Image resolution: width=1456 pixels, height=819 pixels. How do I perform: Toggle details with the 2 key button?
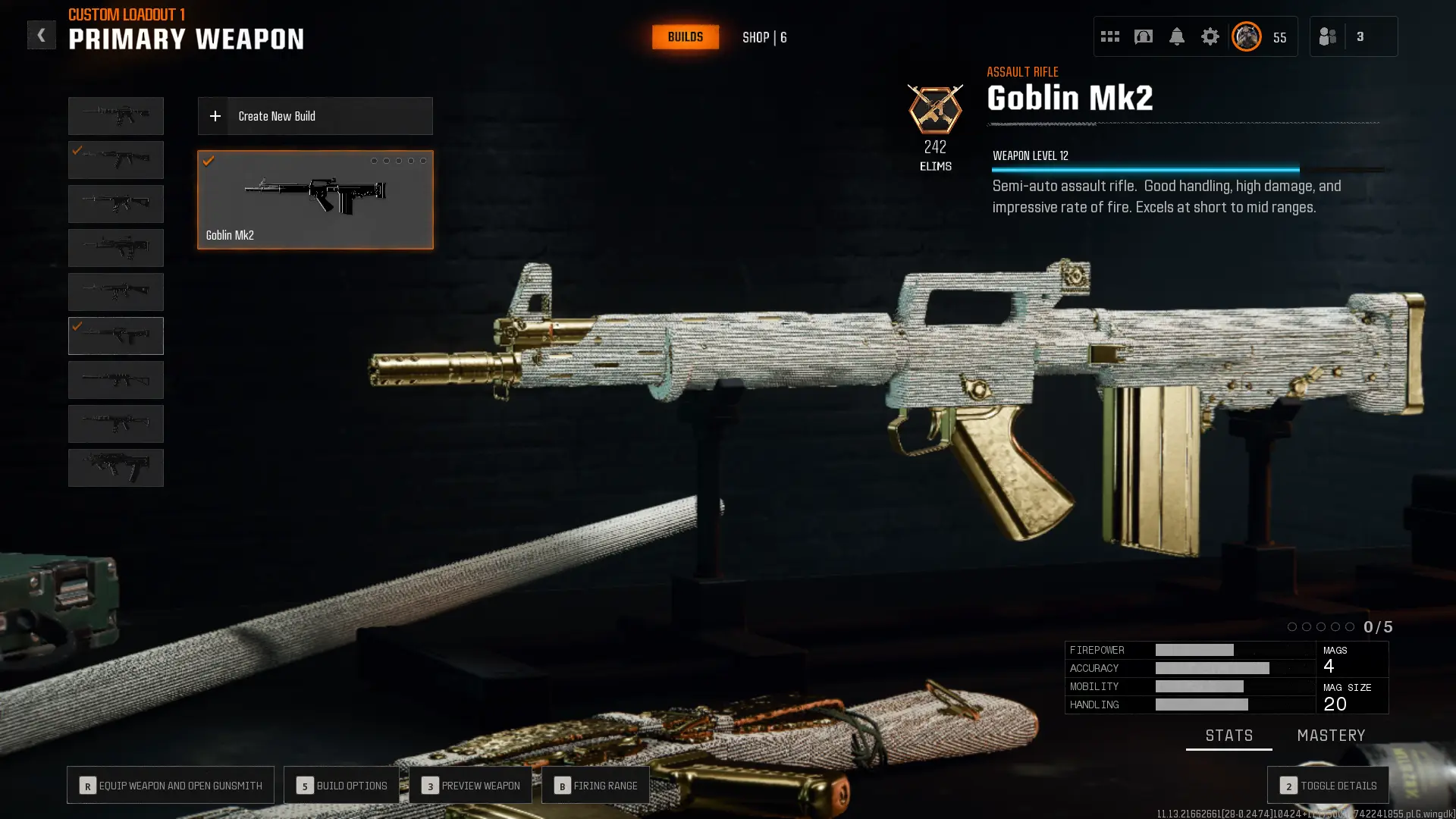(1328, 785)
